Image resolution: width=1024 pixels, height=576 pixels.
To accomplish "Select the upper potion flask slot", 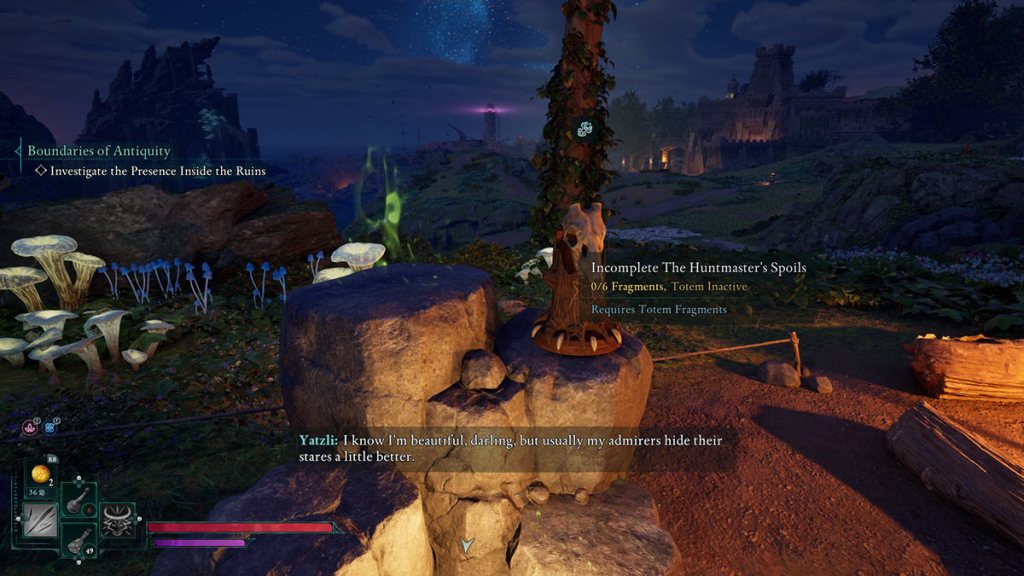I will coord(78,500).
